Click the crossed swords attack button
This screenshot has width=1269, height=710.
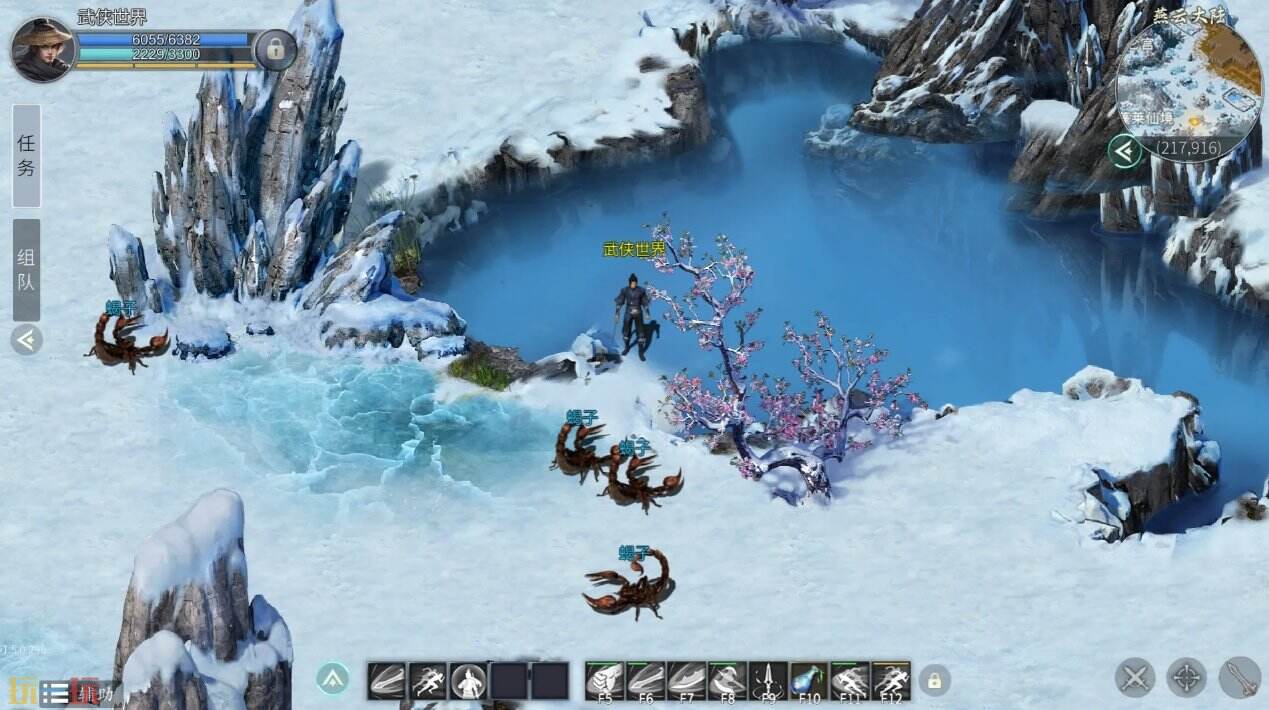tap(1135, 677)
